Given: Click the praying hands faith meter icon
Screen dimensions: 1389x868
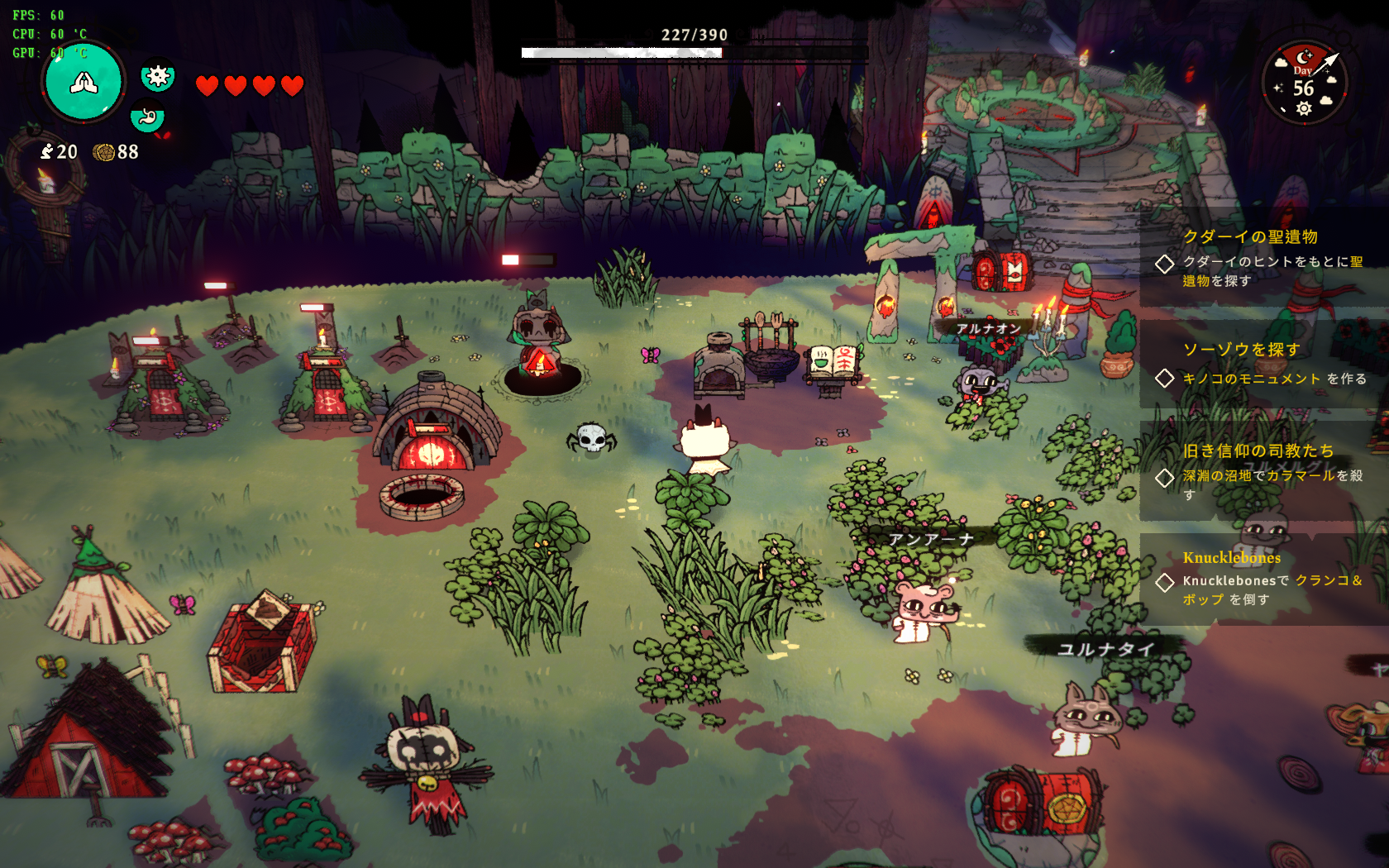Looking at the screenshot, I should pos(84,82).
